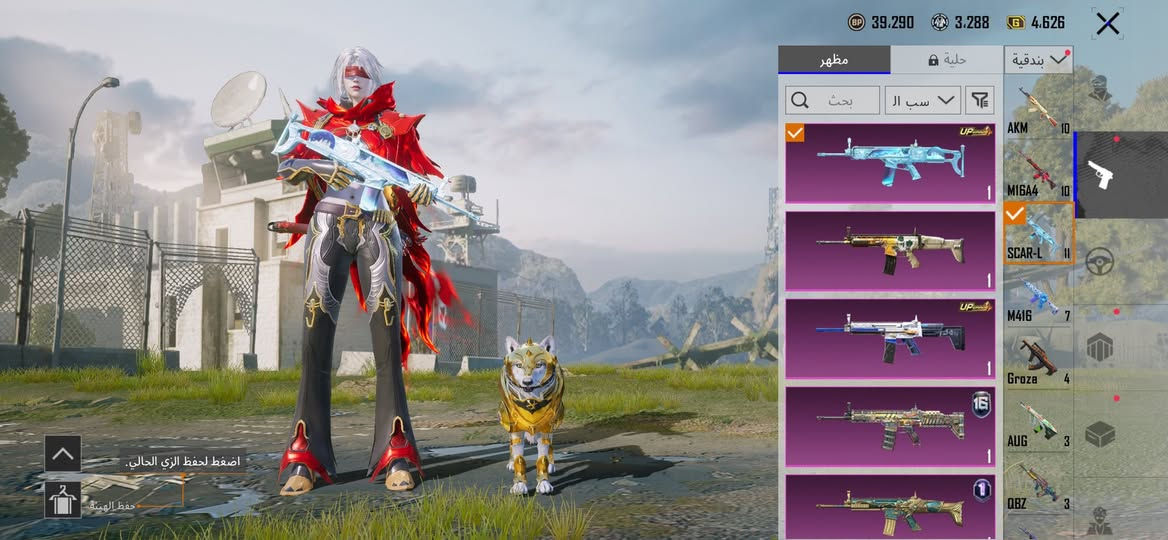
Task: Open the بندقية weapon type dropdown
Action: click(x=1039, y=60)
